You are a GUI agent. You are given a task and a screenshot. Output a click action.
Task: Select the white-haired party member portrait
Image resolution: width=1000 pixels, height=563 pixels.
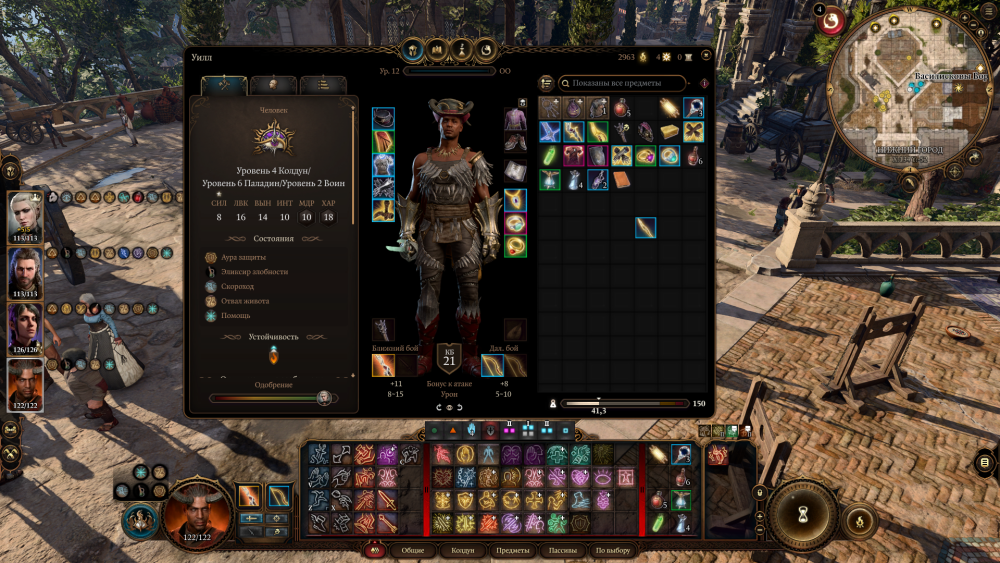click(26, 214)
